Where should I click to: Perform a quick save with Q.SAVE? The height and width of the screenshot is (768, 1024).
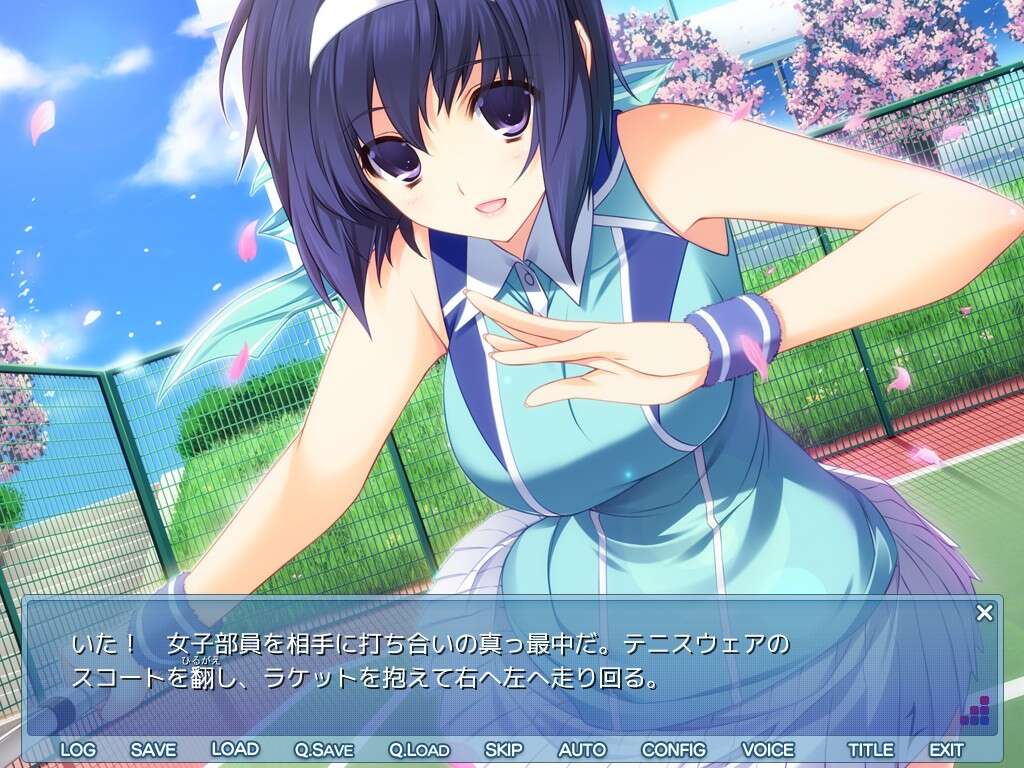pos(323,749)
